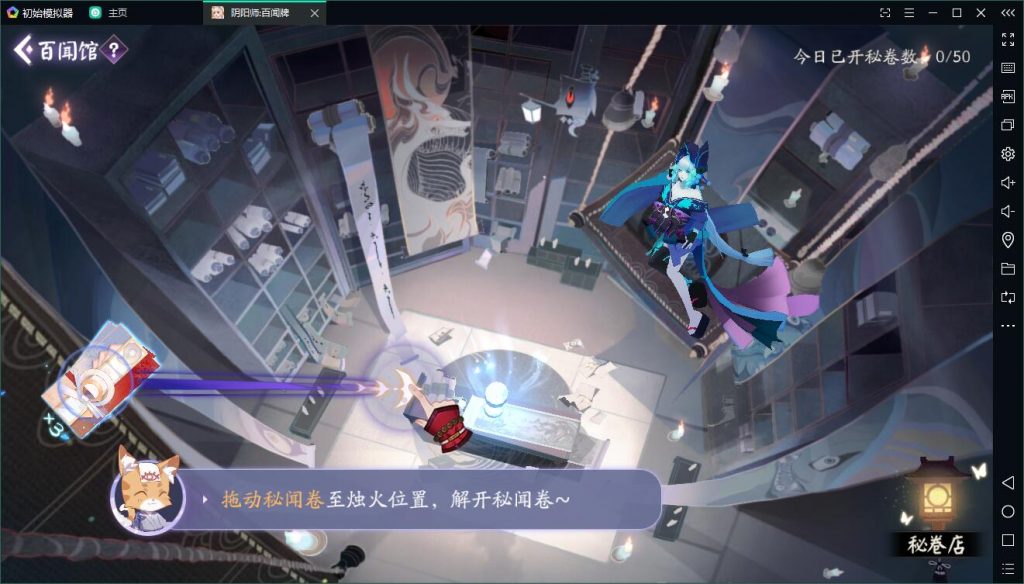Tap the Android back triangle button

point(1007,483)
